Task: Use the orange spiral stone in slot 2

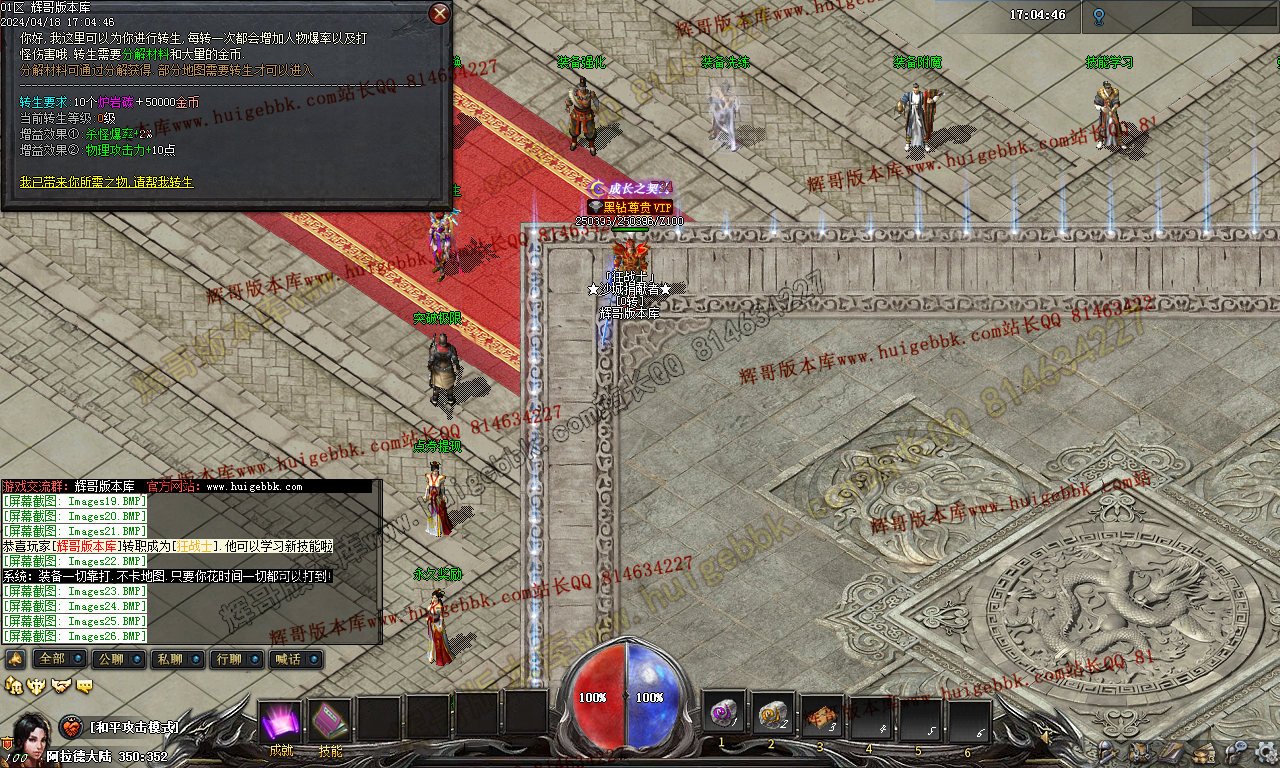Action: click(x=772, y=714)
